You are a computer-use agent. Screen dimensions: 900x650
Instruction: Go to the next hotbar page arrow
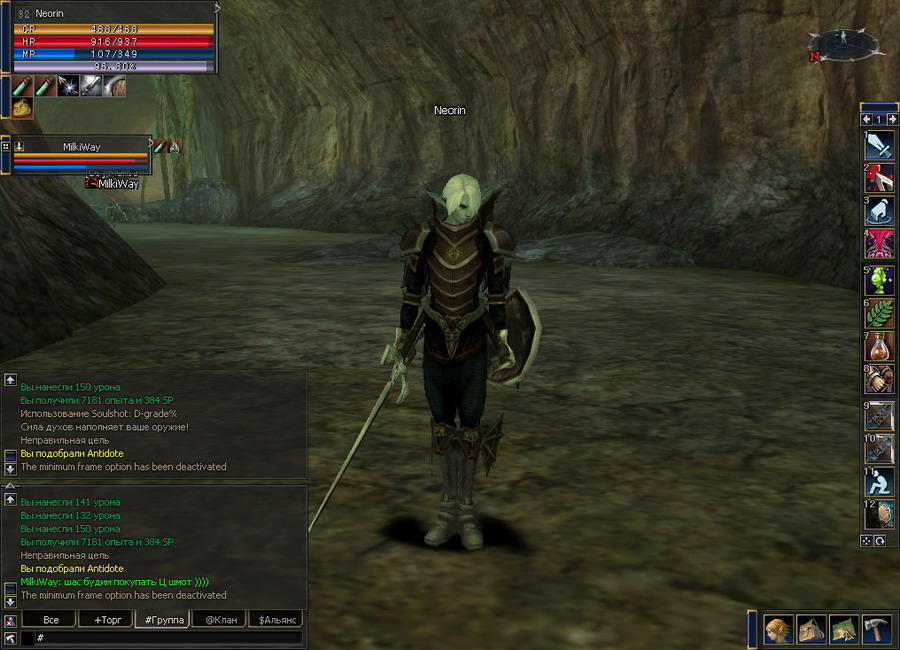point(892,120)
